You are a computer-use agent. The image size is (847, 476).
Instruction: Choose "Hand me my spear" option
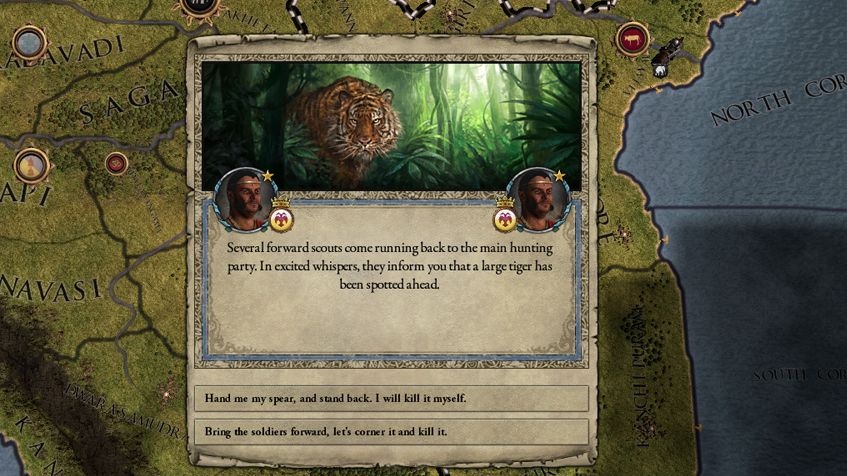click(390, 398)
